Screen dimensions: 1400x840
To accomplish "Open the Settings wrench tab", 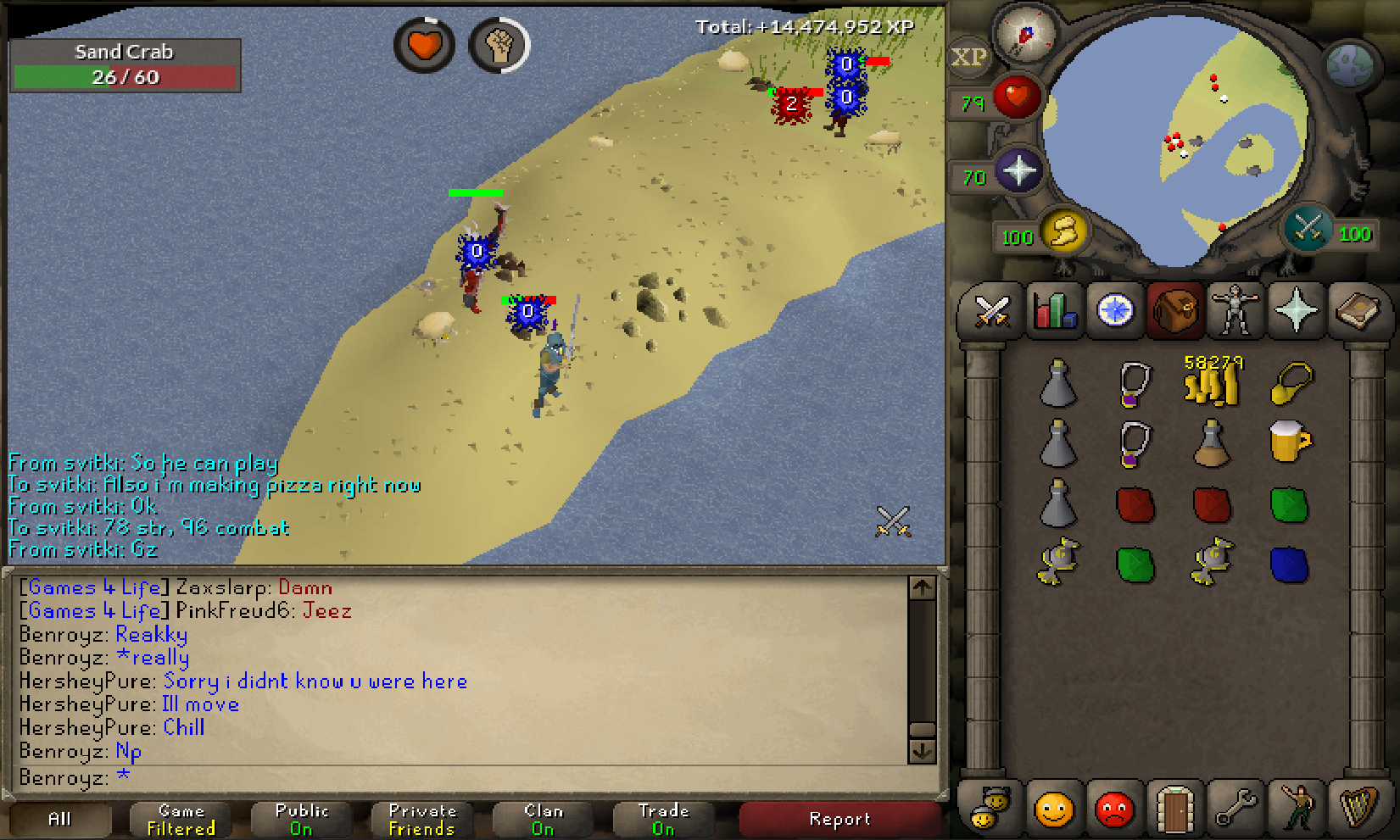I will pos(1235,808).
